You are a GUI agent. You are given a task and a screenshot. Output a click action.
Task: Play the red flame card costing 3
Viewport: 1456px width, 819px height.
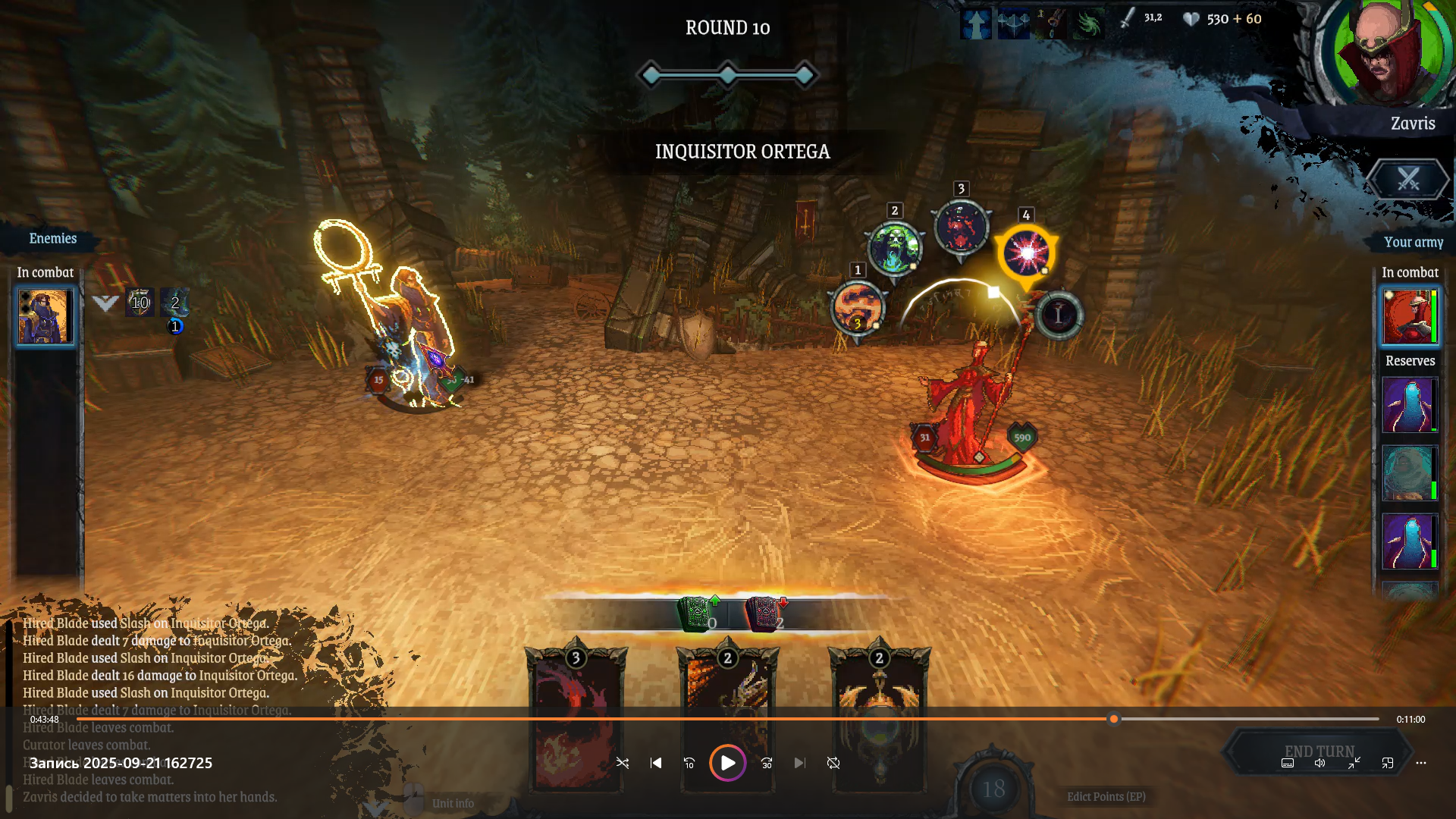[576, 717]
